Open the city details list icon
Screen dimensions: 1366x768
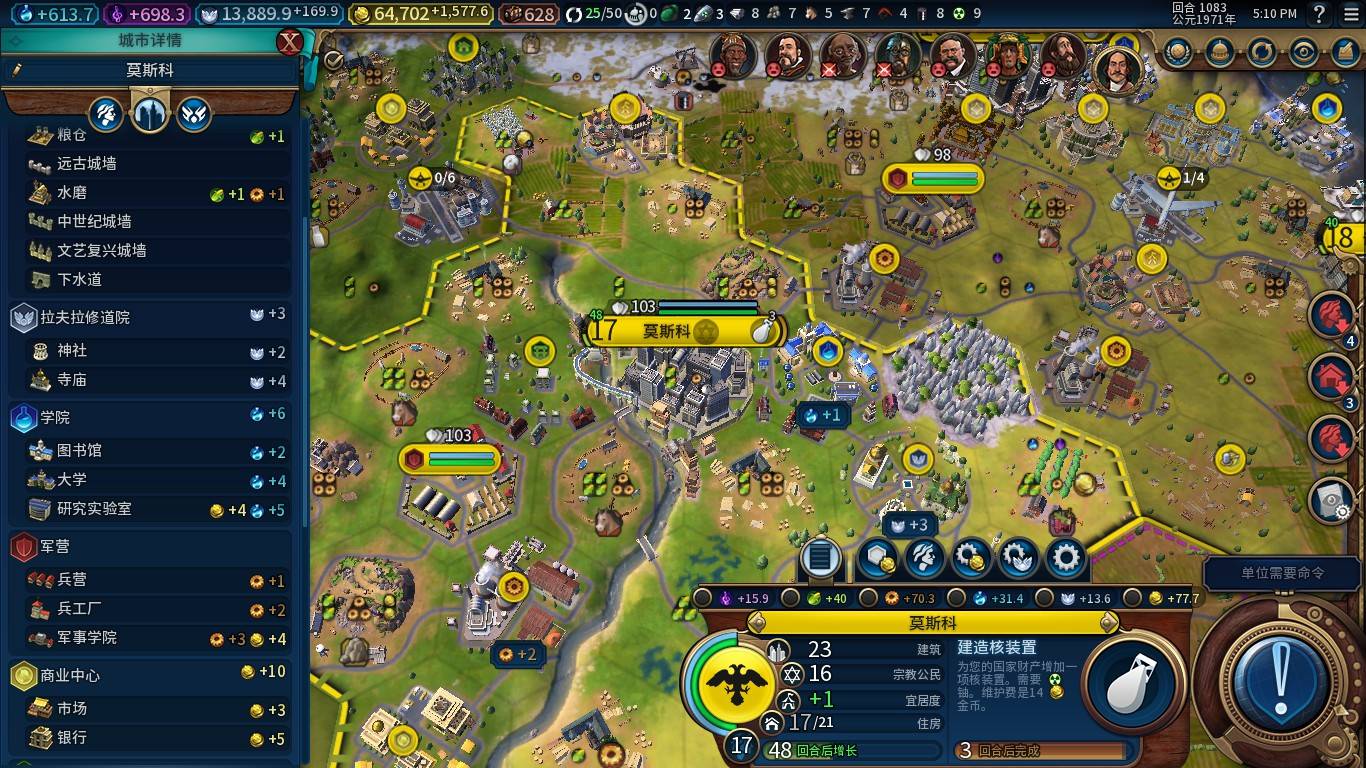[x=819, y=558]
